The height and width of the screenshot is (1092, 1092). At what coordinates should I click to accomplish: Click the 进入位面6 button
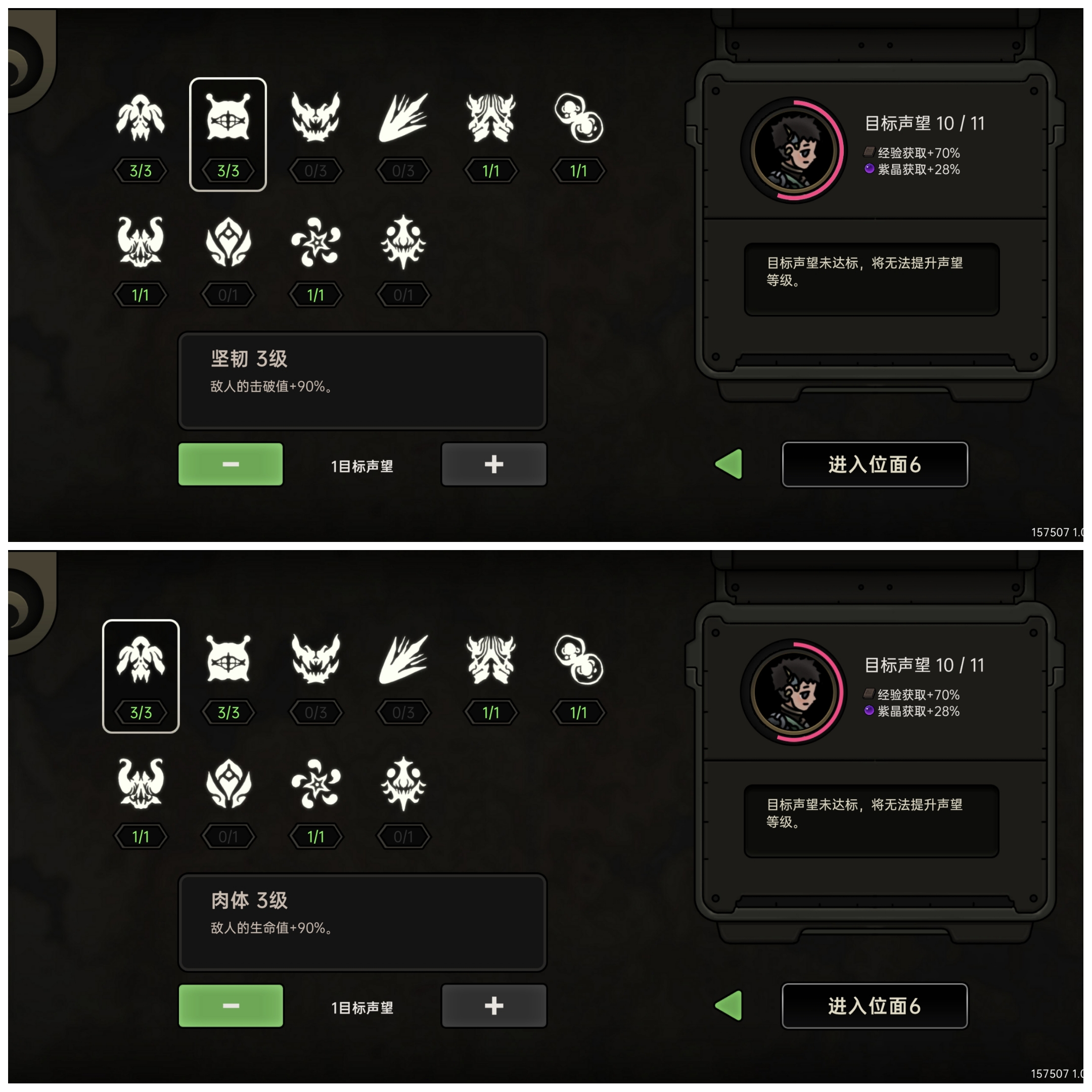[x=875, y=465]
